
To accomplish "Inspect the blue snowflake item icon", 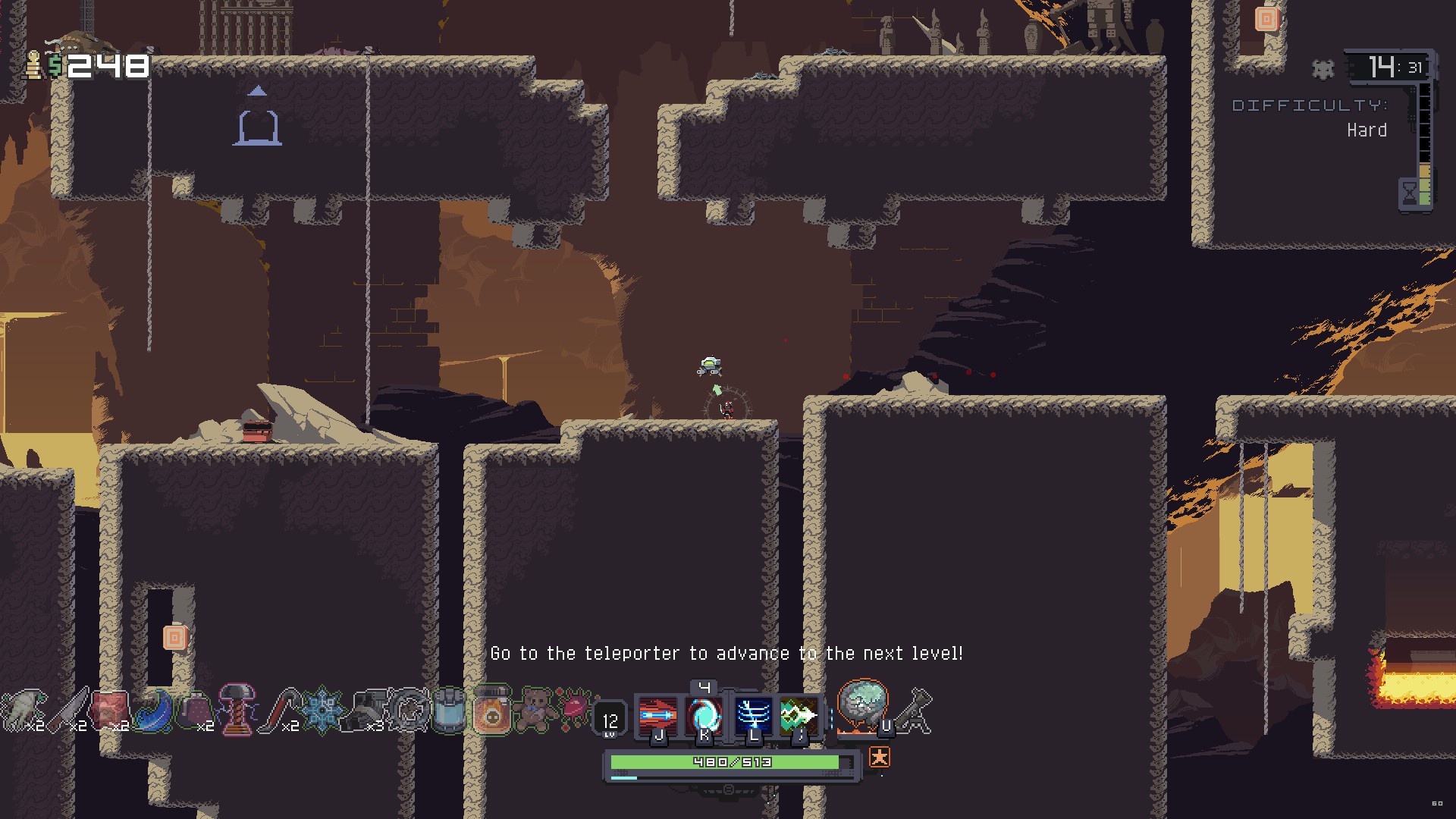I will (x=322, y=710).
